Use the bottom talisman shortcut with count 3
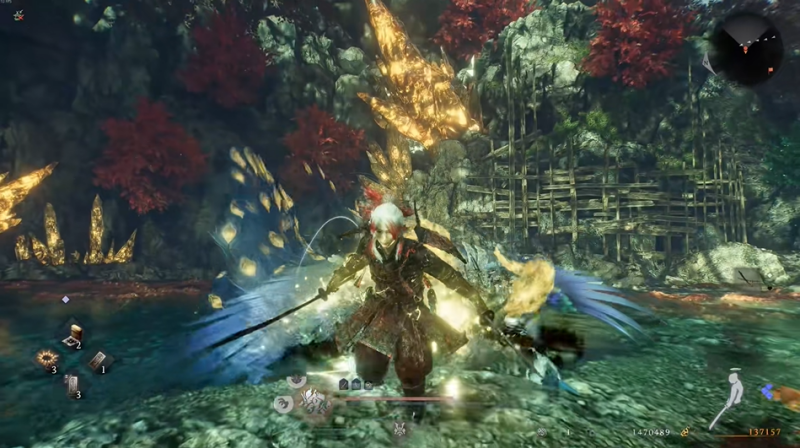 click(x=72, y=384)
